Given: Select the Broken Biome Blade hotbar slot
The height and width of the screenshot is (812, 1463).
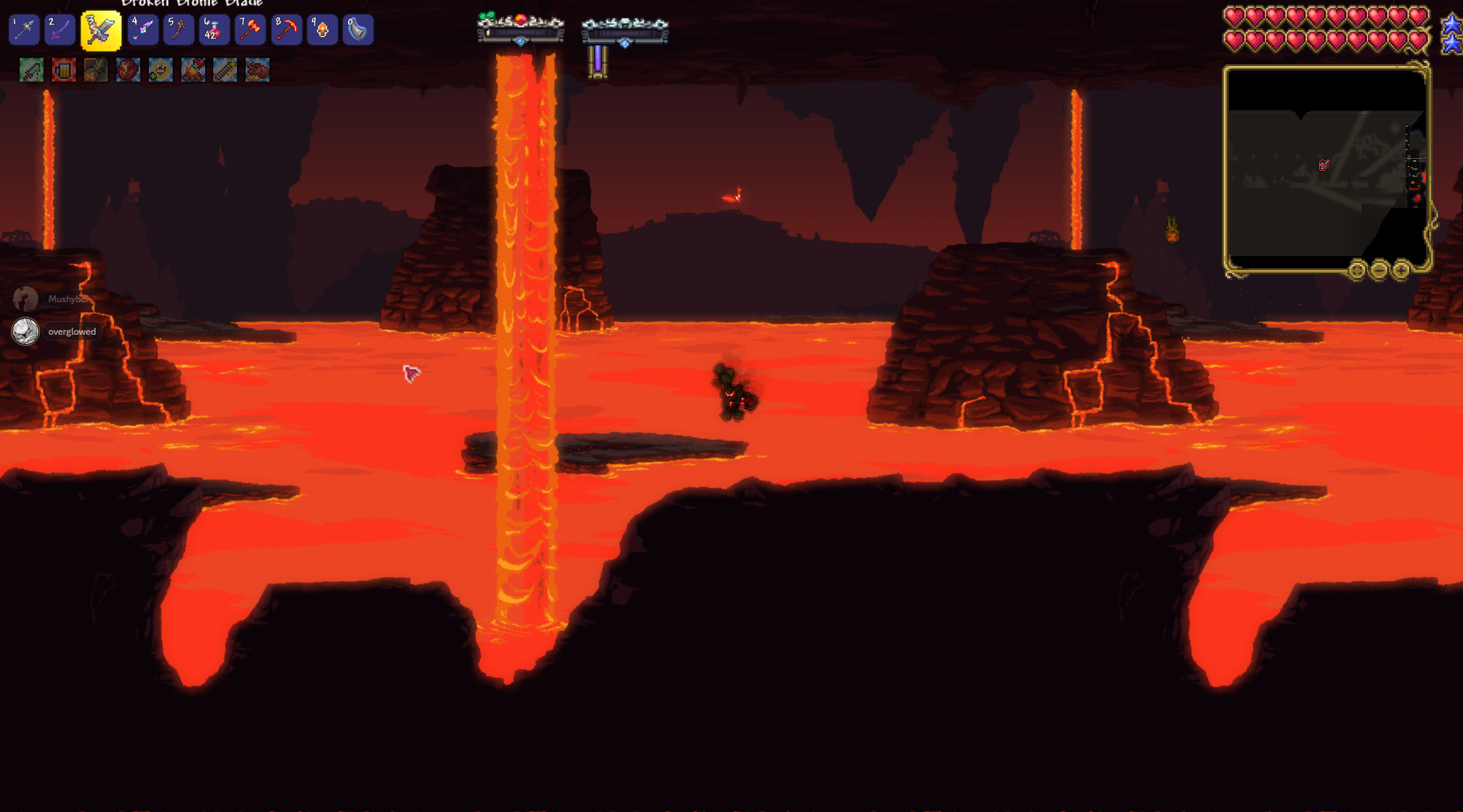Looking at the screenshot, I should (101, 30).
